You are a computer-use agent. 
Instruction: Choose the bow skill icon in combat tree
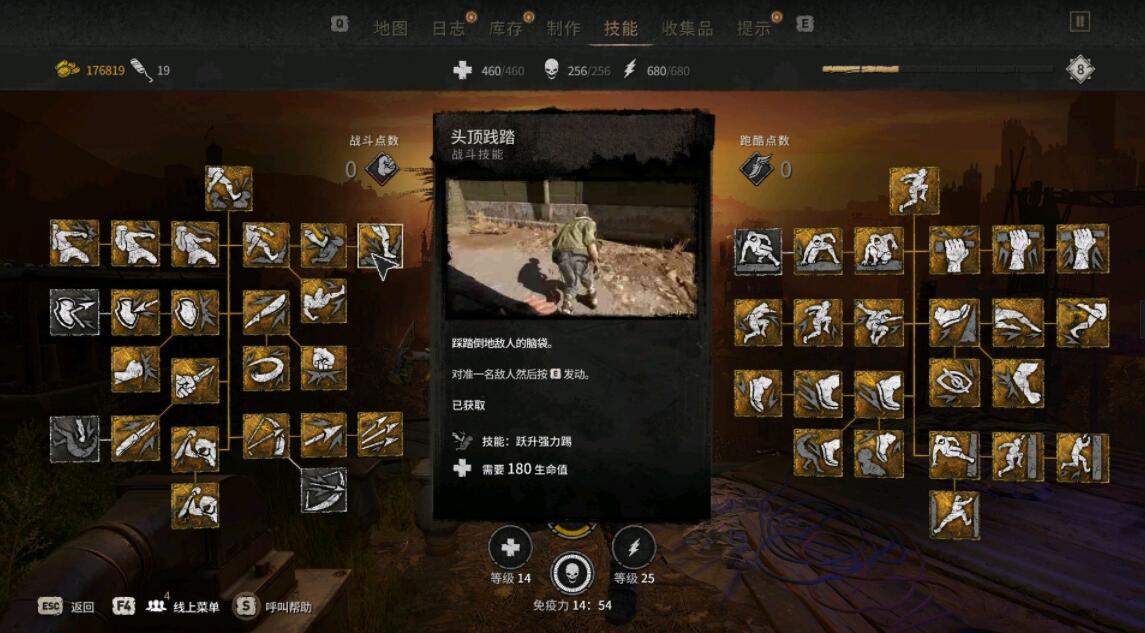(x=266, y=436)
